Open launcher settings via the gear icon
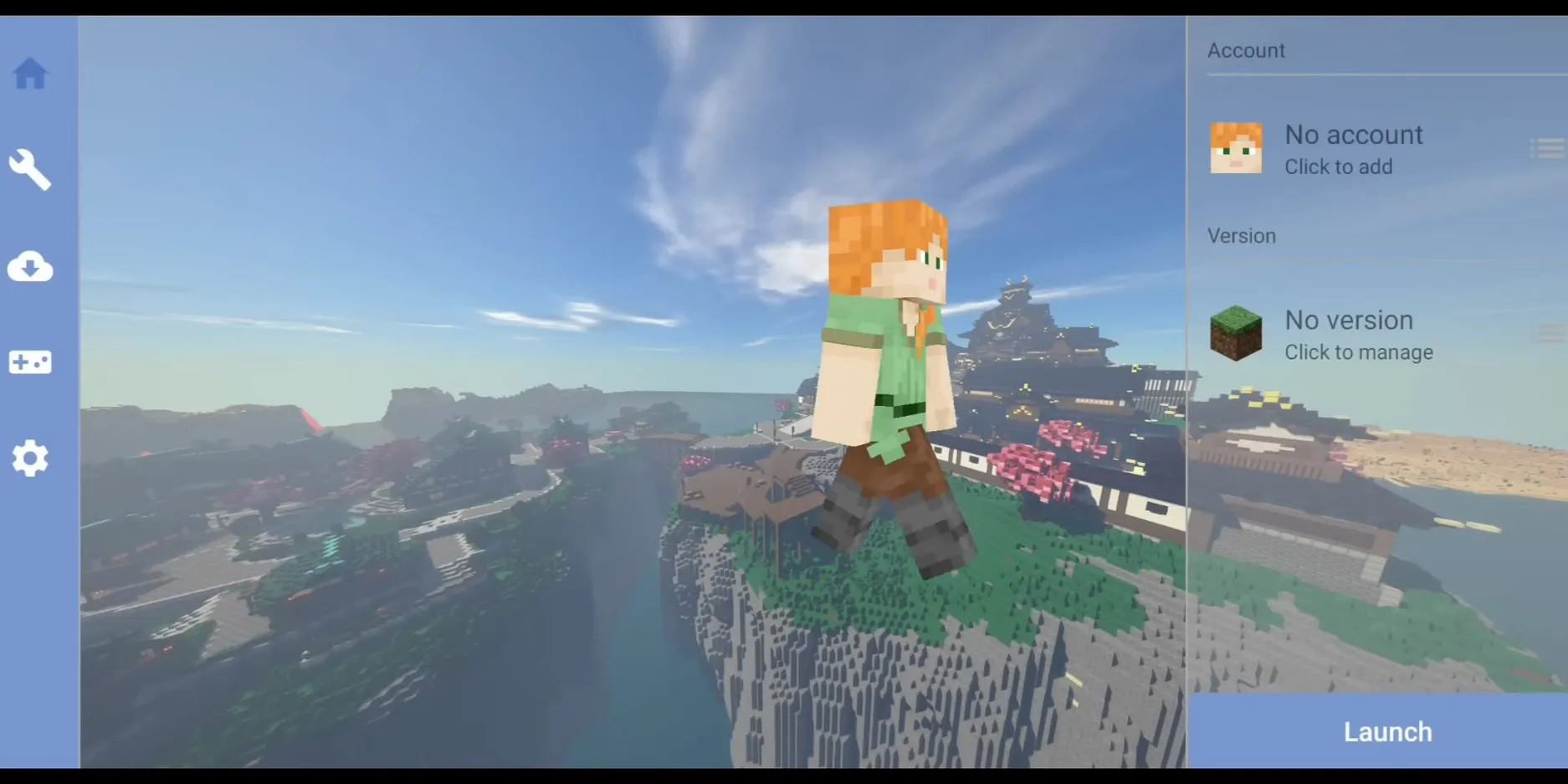This screenshot has width=1568, height=784. (x=30, y=459)
